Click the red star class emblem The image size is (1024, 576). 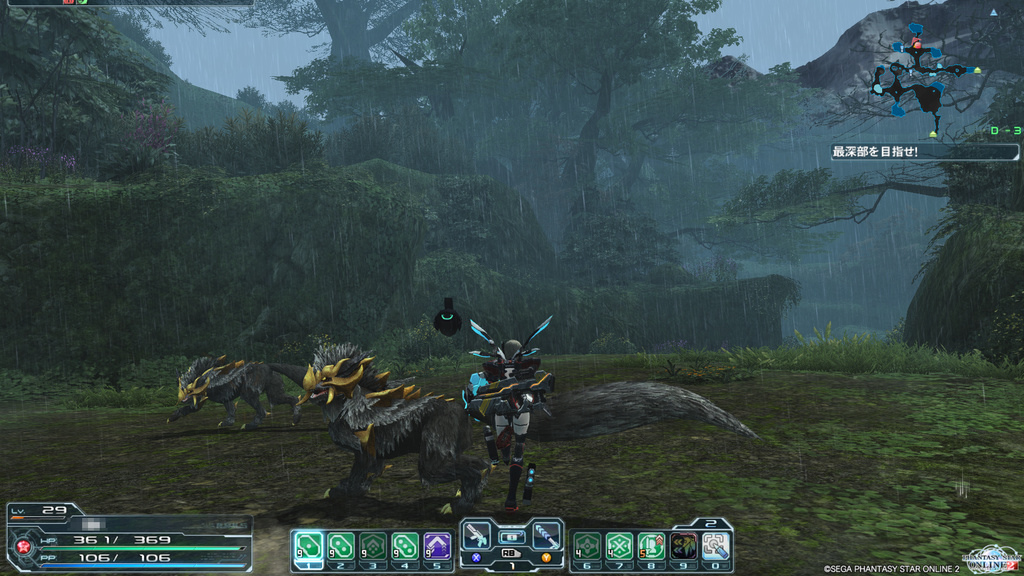[x=21, y=547]
